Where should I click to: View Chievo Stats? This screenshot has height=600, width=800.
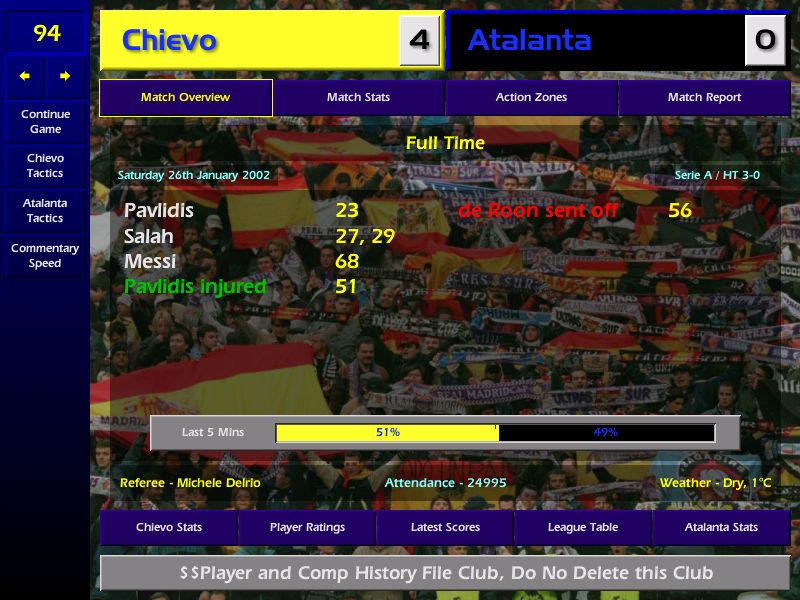[x=169, y=527]
